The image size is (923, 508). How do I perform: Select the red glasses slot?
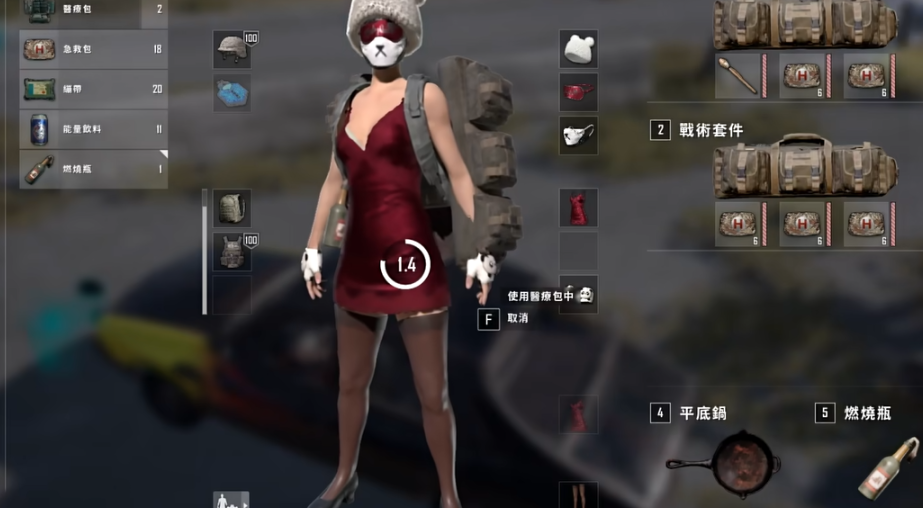[x=578, y=92]
